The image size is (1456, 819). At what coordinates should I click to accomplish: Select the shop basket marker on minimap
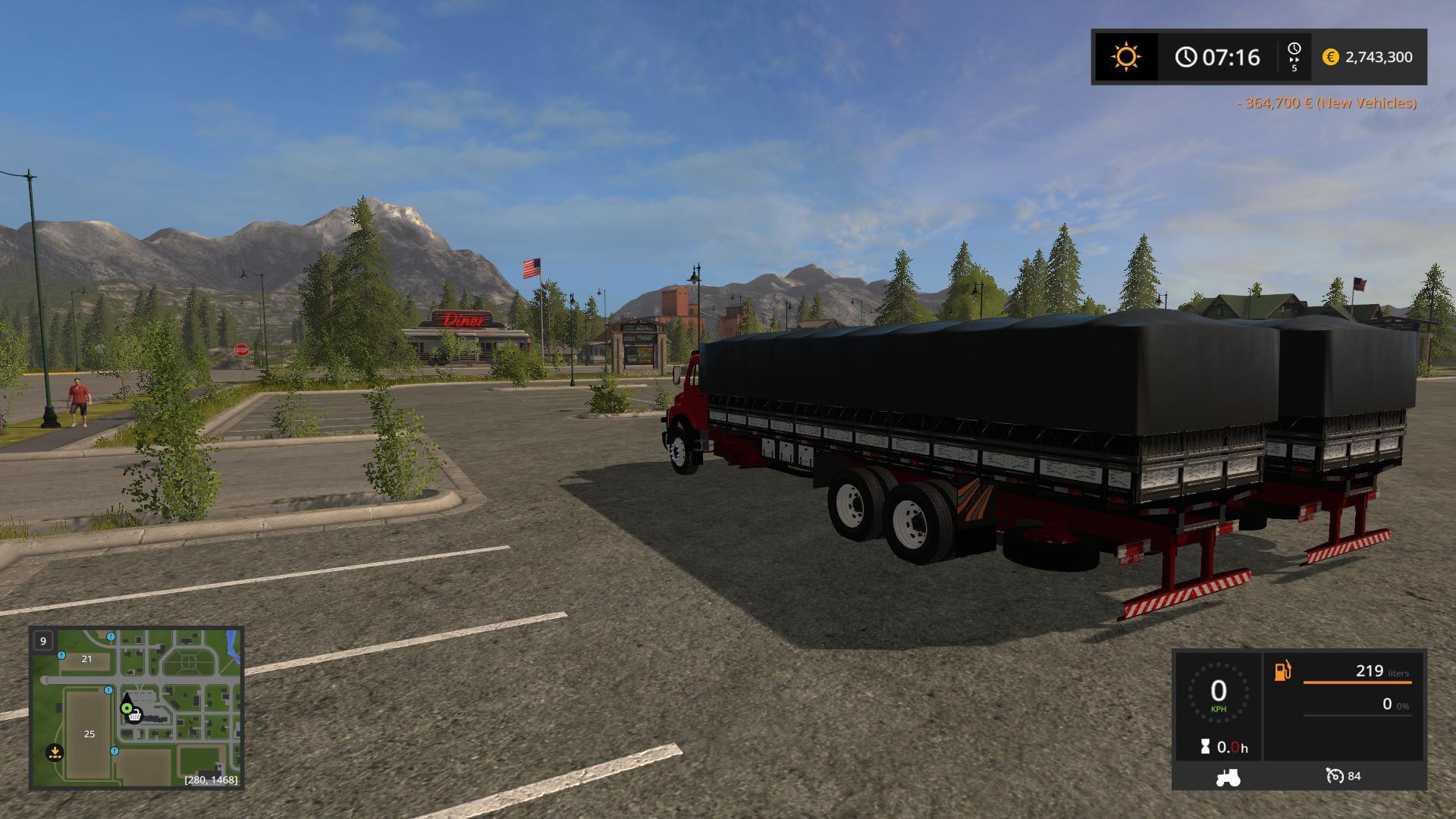point(135,715)
